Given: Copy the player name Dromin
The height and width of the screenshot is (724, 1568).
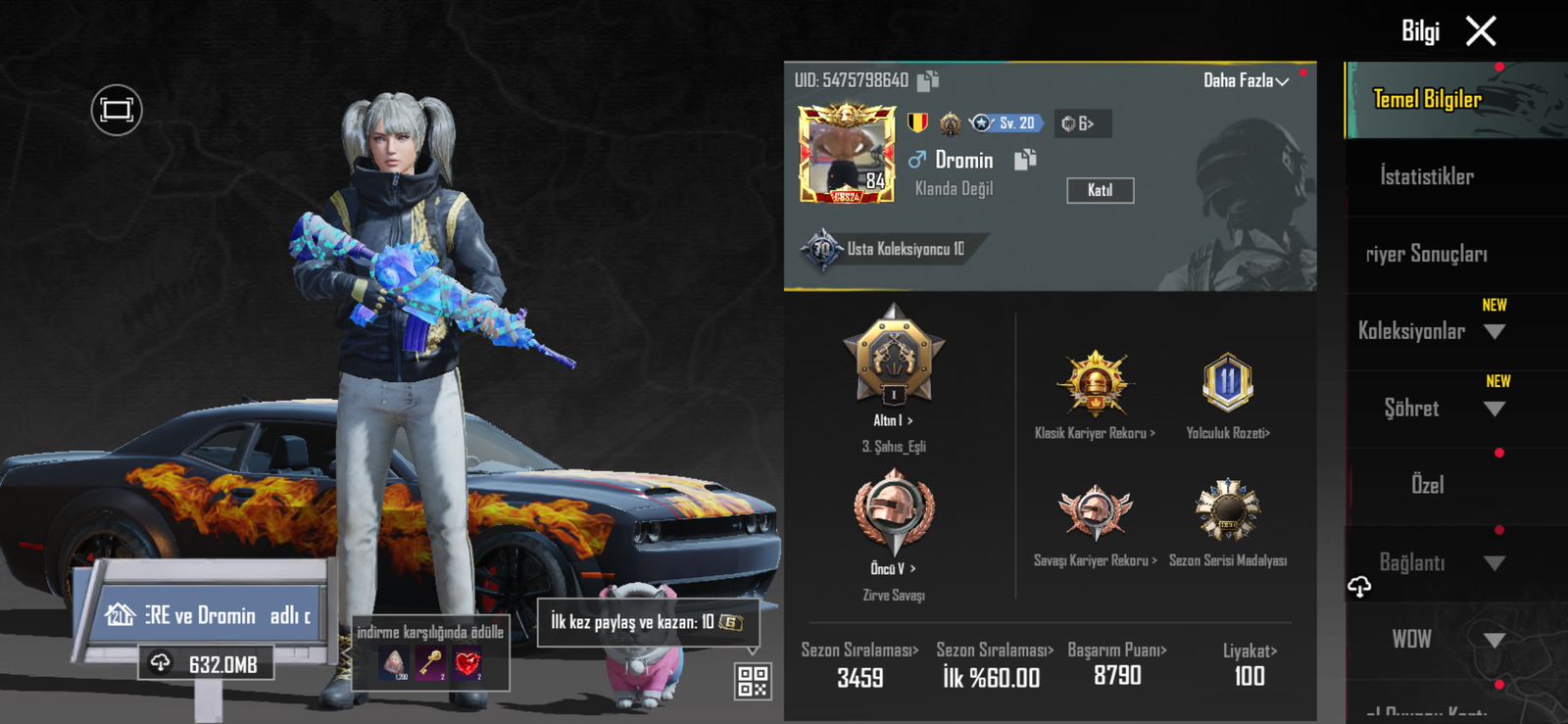Looking at the screenshot, I should [x=1025, y=160].
